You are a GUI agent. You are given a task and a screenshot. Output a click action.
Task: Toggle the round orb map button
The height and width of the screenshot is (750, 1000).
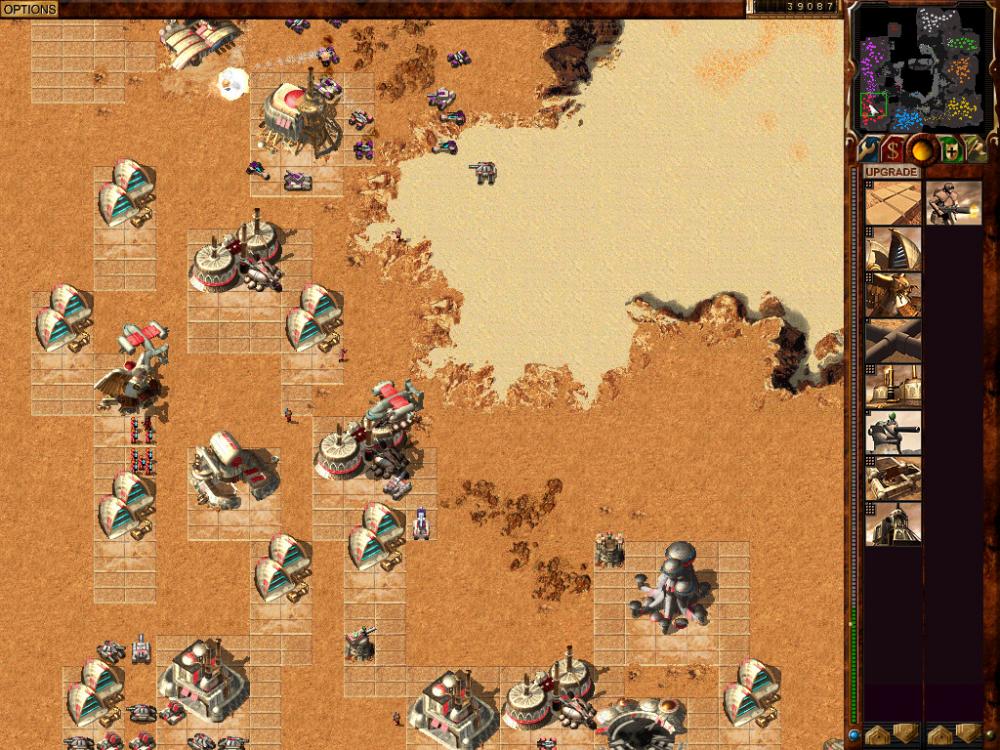coord(921,150)
